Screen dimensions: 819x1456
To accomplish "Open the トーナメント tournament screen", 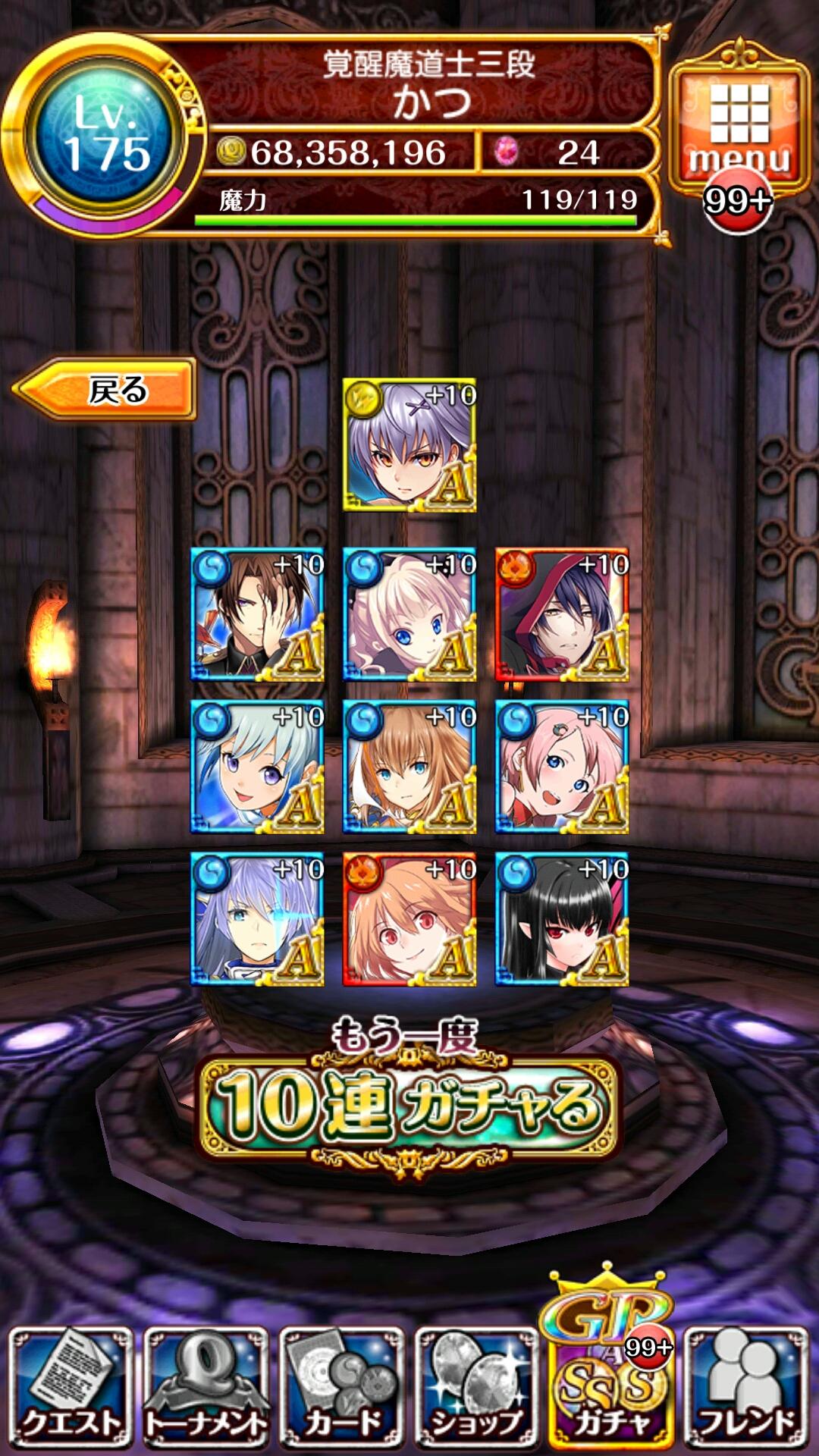I will click(206, 1386).
